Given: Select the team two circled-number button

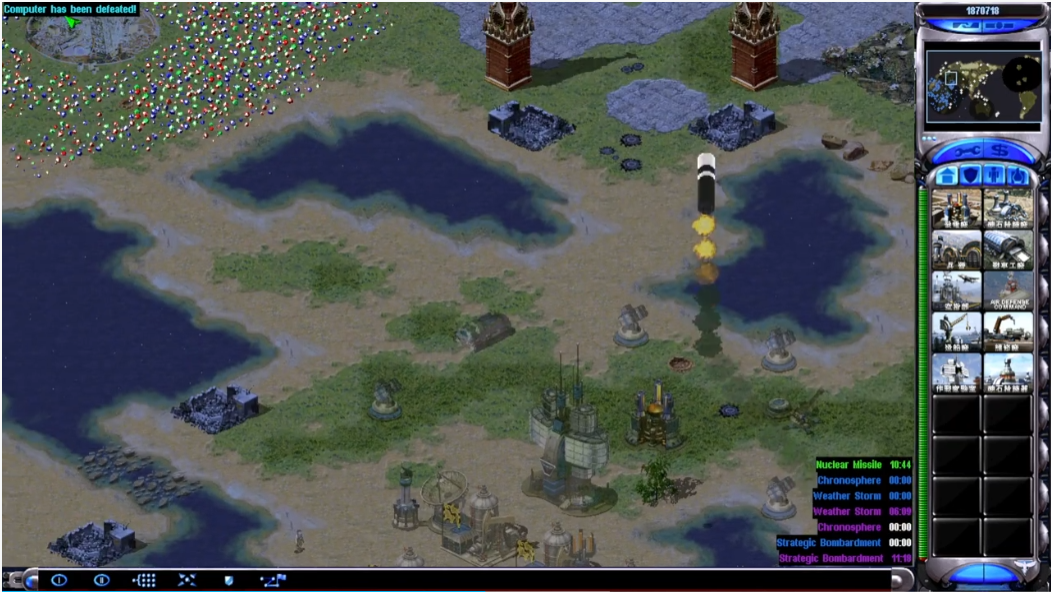Looking at the screenshot, I should click(x=101, y=580).
